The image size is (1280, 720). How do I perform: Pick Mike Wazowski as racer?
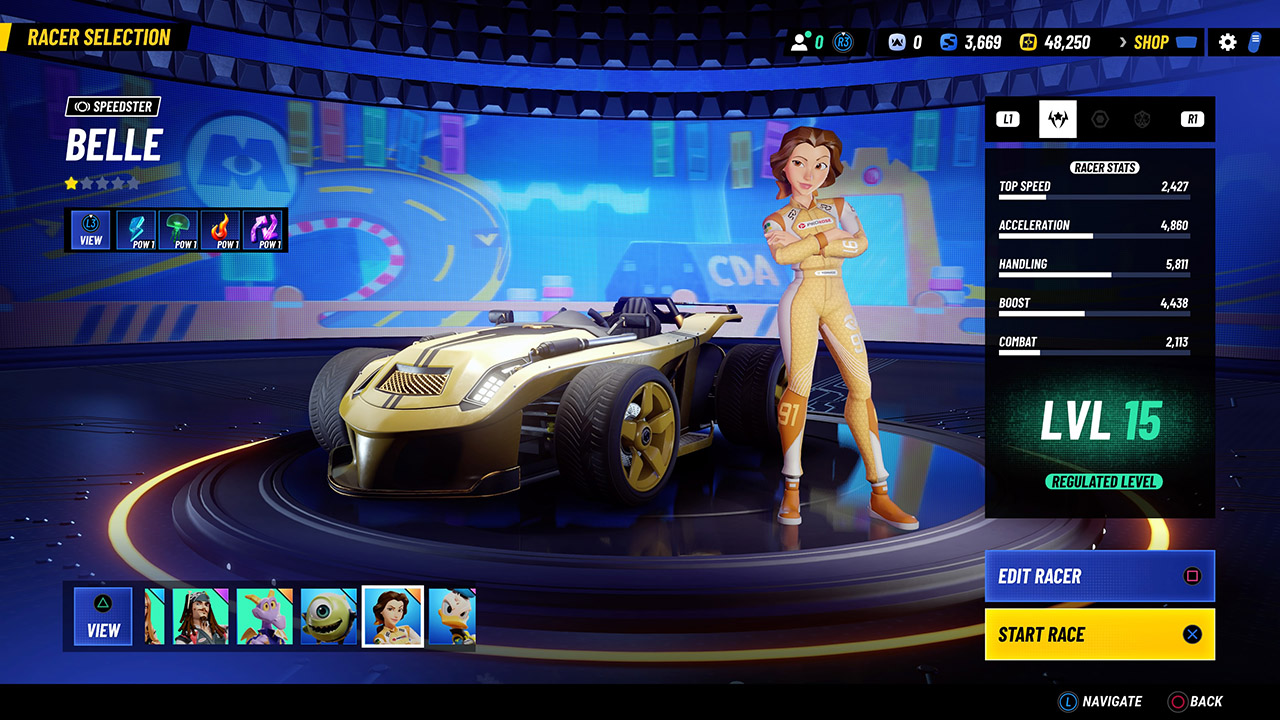[329, 616]
